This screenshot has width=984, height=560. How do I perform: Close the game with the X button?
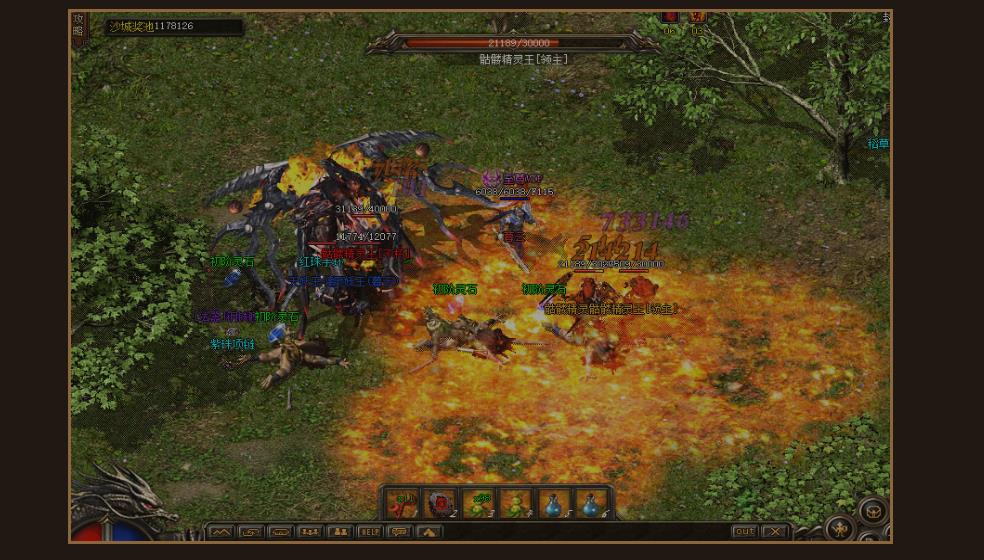click(774, 532)
